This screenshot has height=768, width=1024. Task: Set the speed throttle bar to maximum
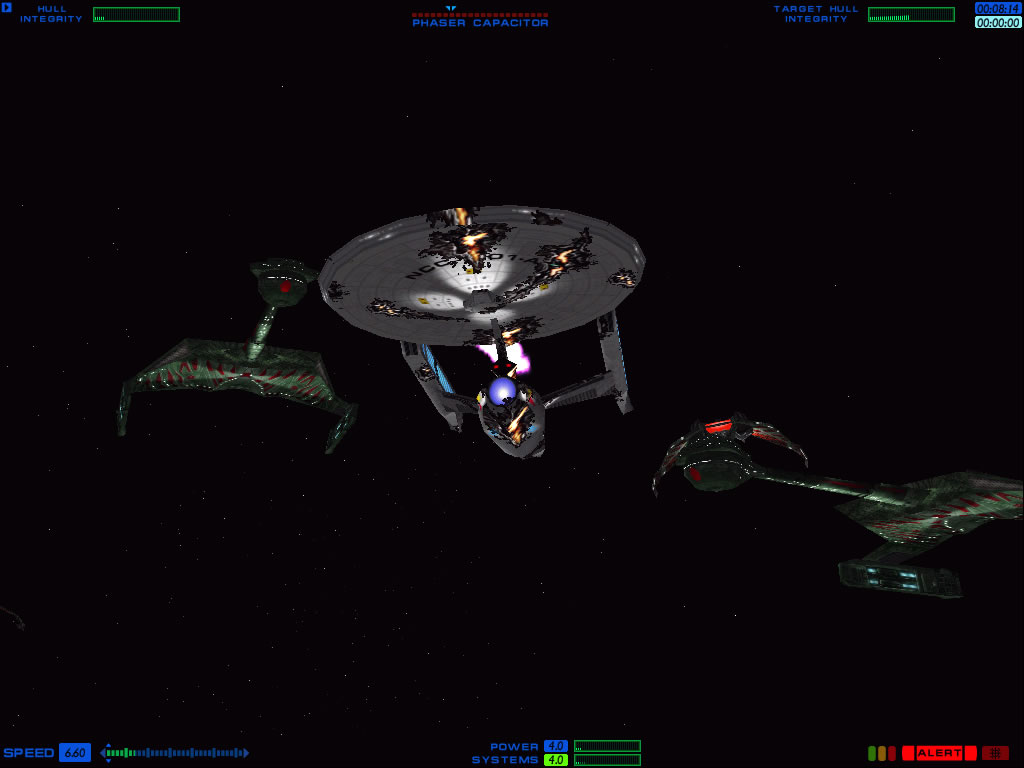click(x=239, y=753)
